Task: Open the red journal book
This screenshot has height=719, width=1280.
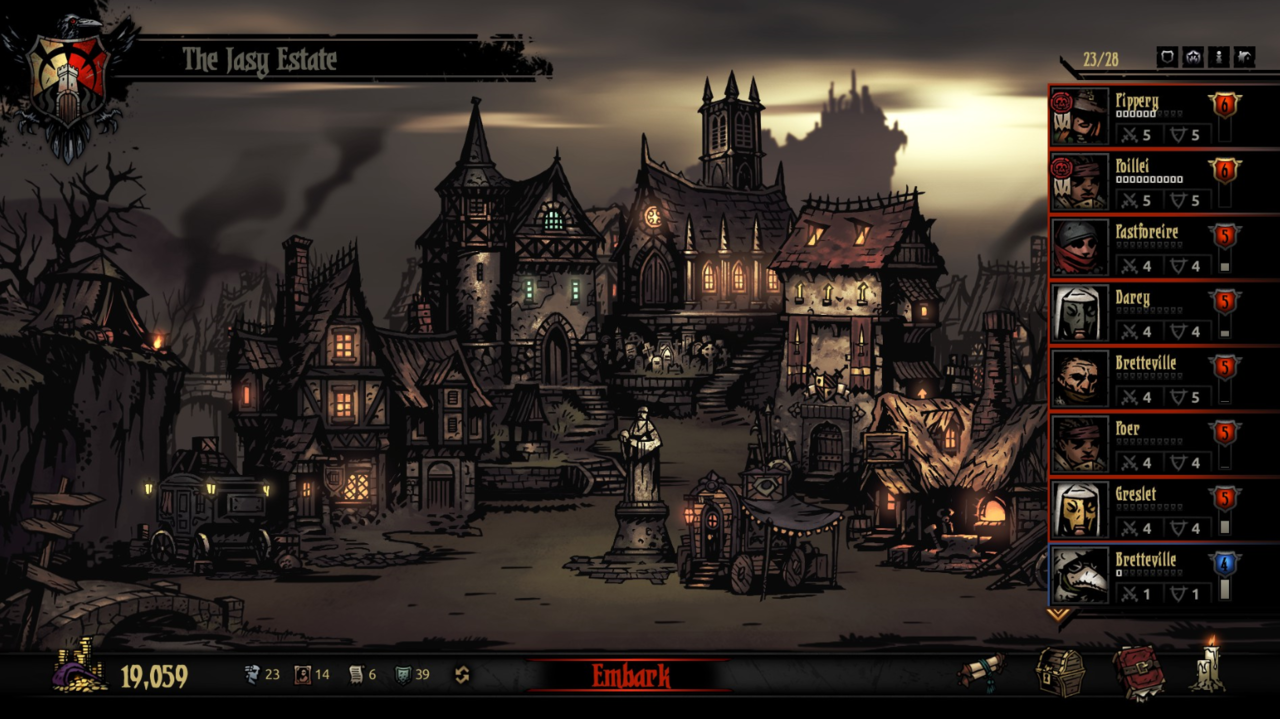Action: click(1138, 672)
